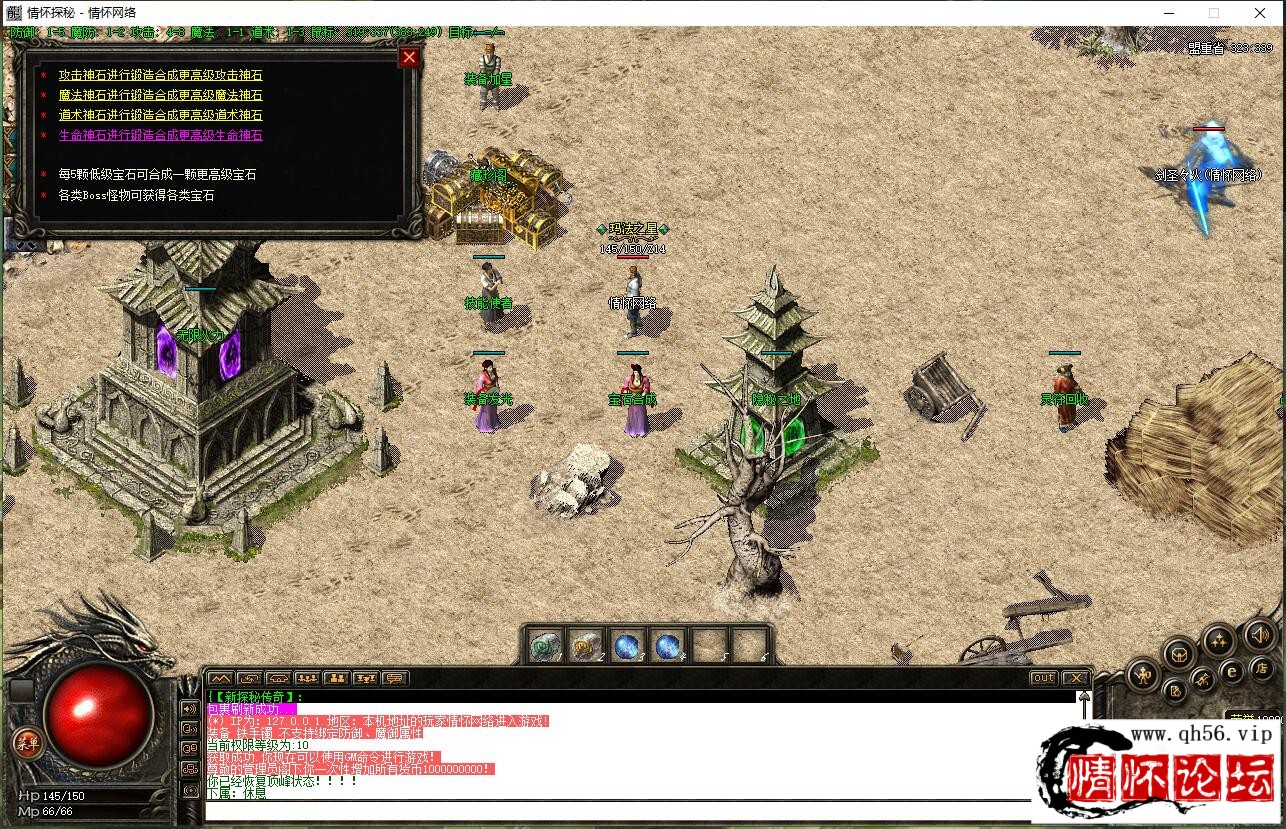Close the gem forging dialog

(409, 57)
